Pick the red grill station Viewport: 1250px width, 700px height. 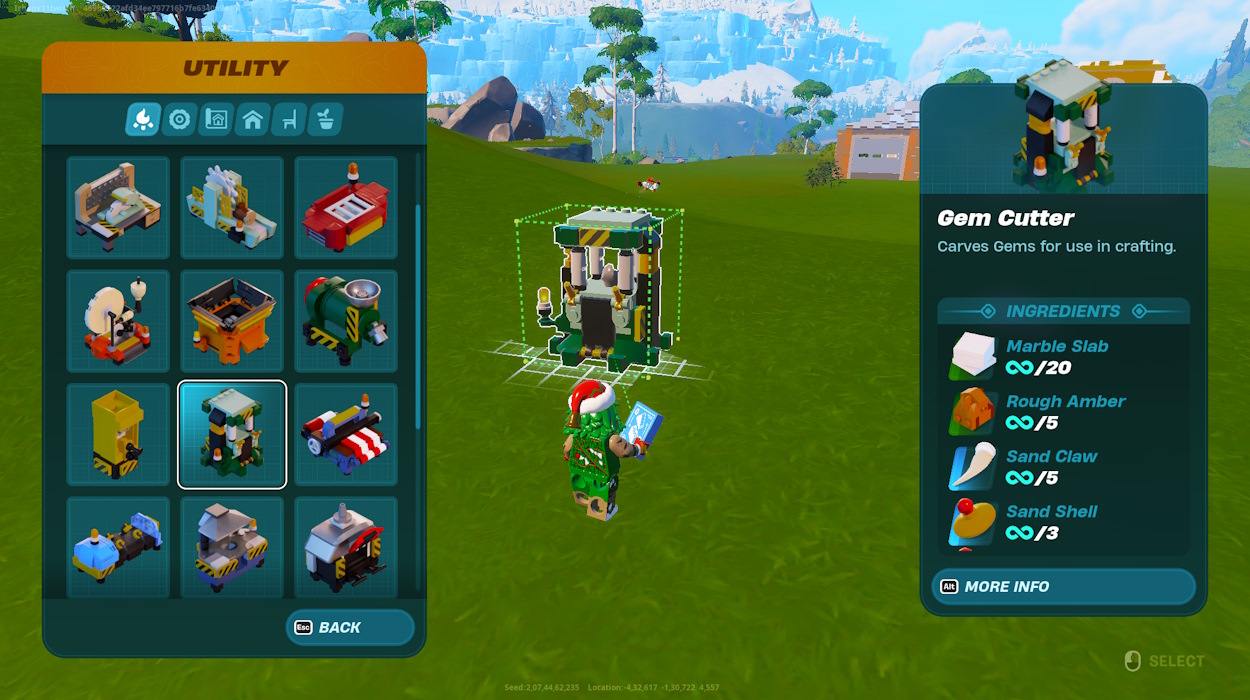tap(346, 207)
